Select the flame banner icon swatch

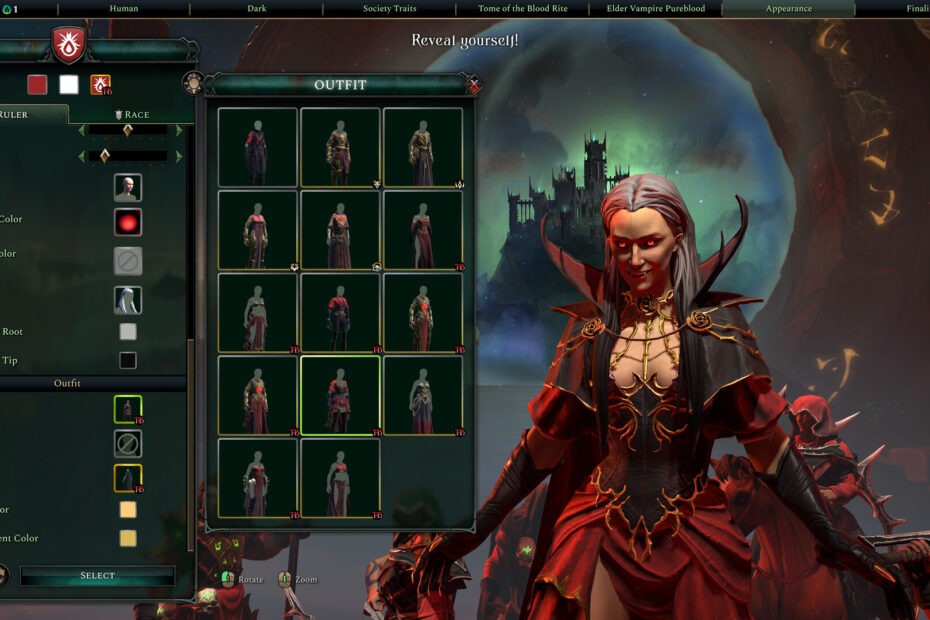[101, 85]
